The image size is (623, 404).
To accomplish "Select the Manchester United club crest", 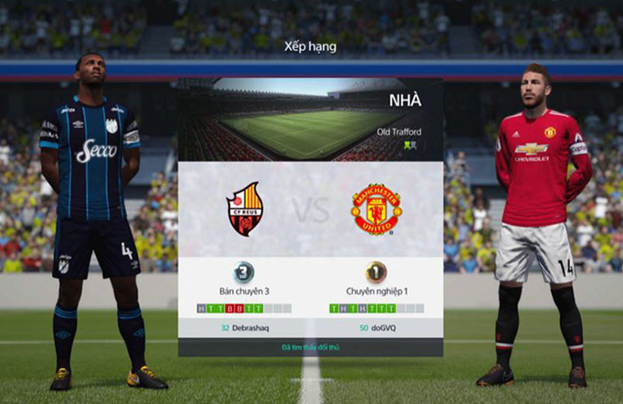I will [x=376, y=208].
